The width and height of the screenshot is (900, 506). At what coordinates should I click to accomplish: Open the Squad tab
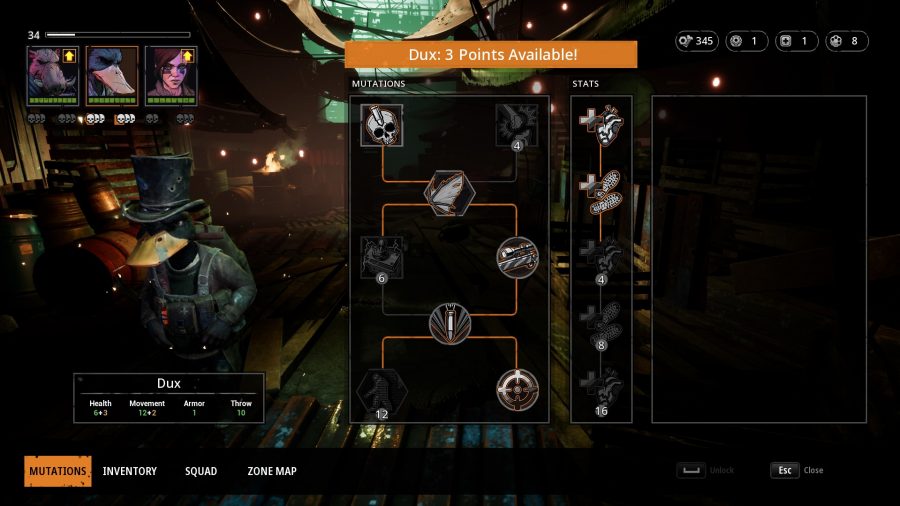(200, 471)
